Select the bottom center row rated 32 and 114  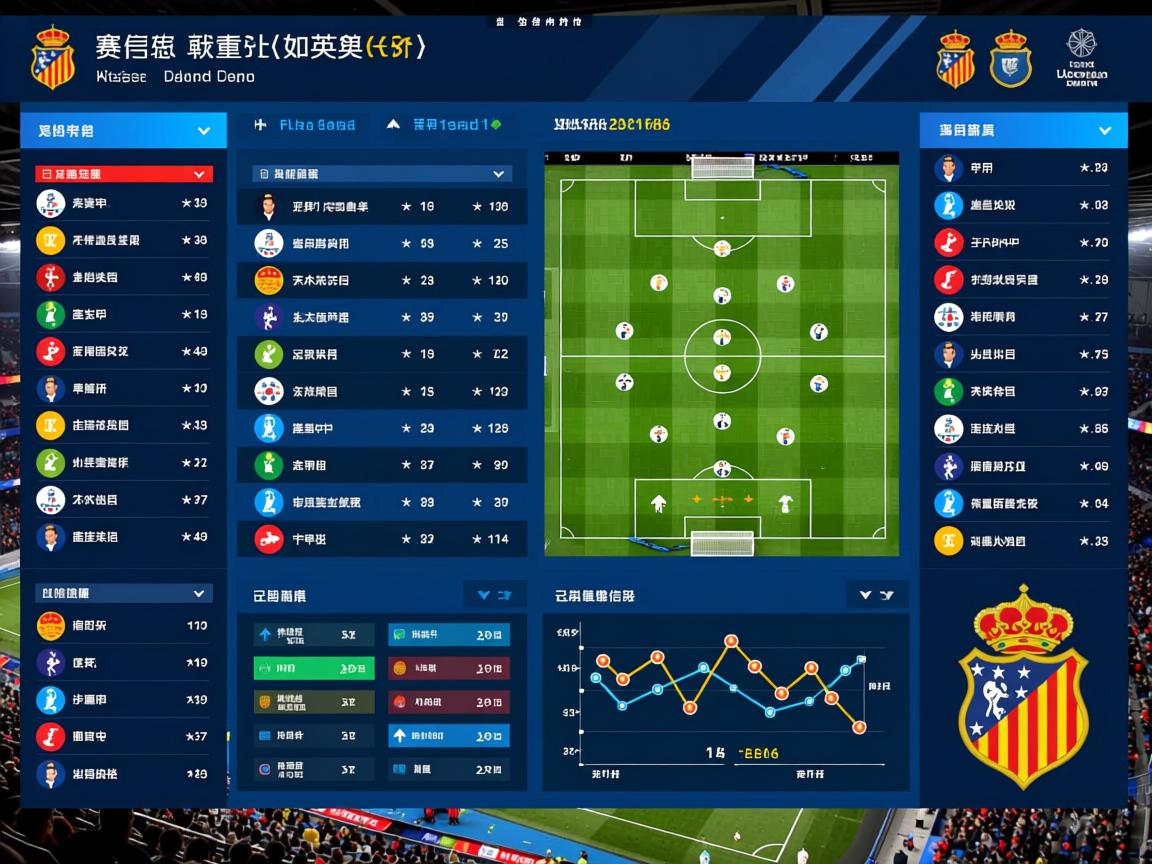coord(382,539)
